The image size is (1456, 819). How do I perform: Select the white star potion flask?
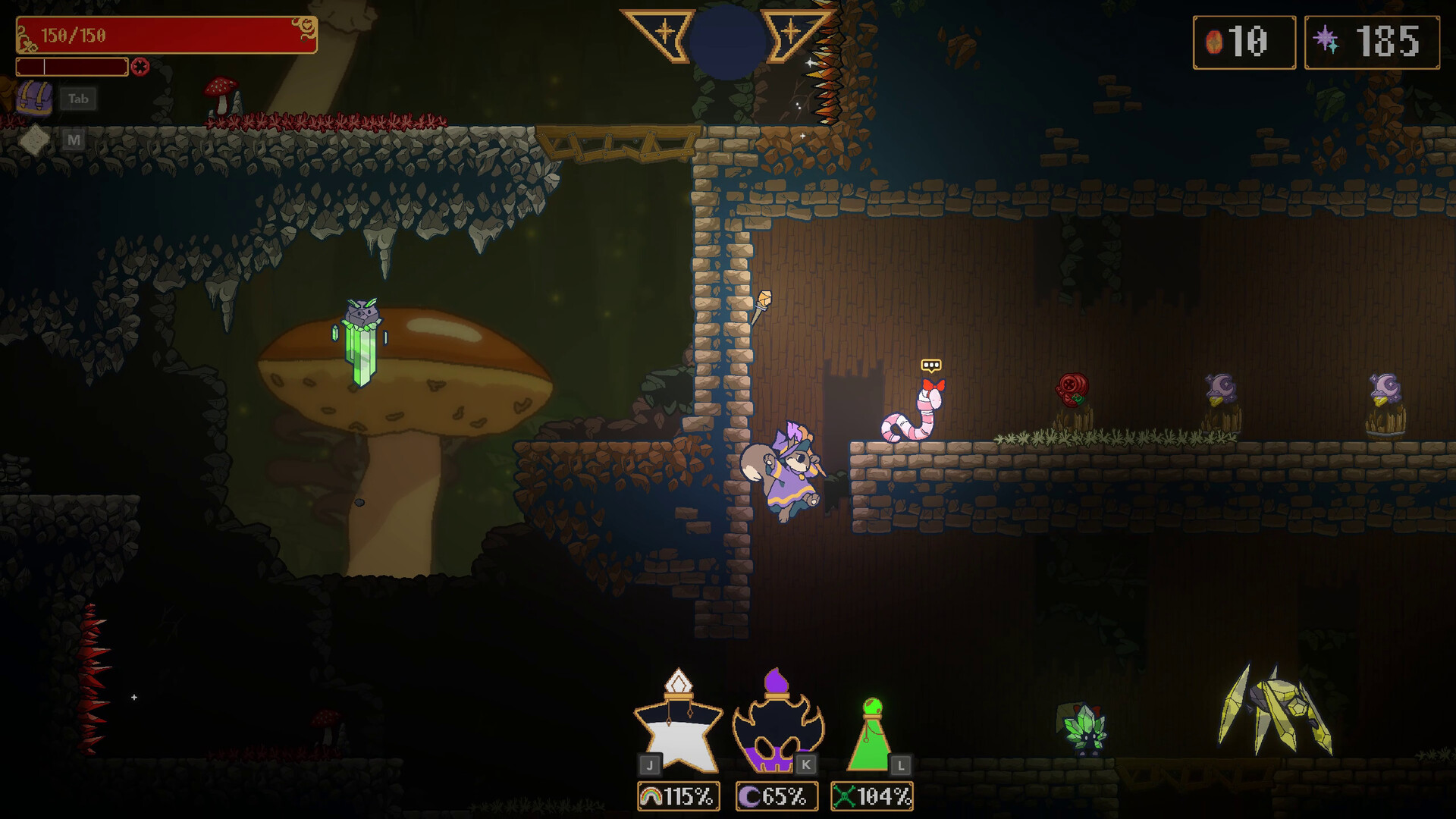(677, 723)
